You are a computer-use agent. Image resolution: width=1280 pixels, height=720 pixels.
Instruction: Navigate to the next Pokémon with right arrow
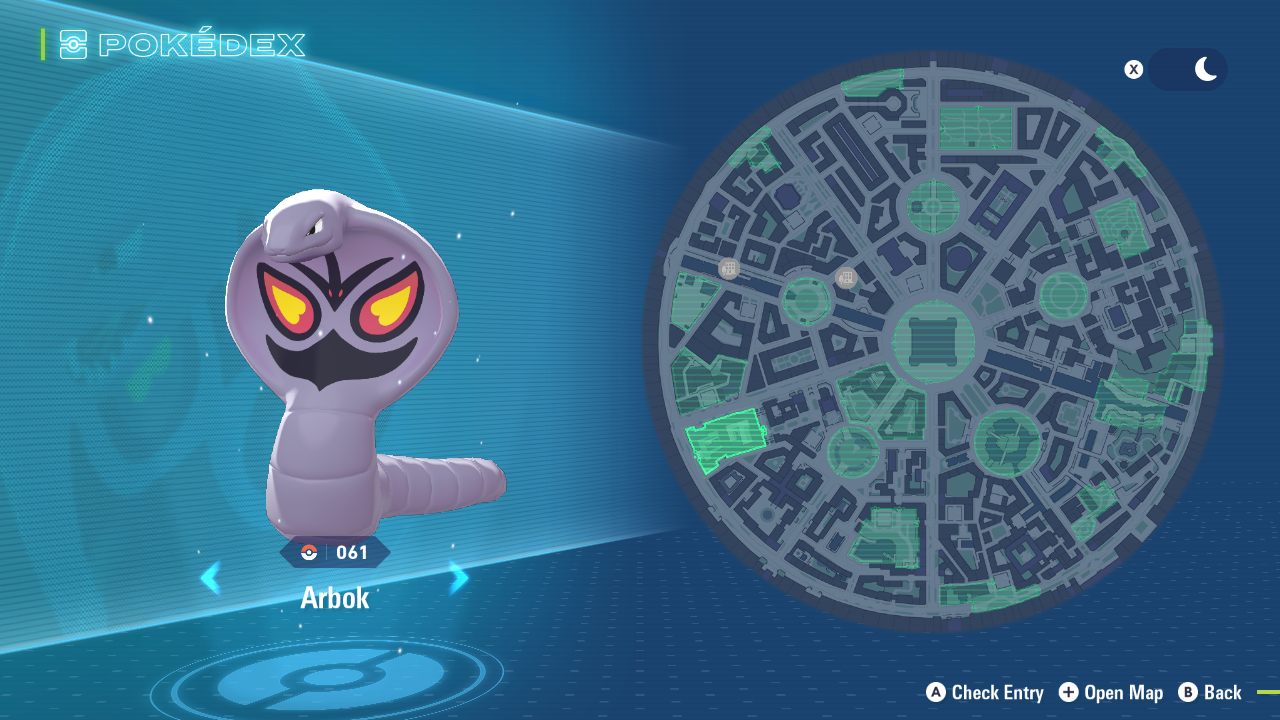(x=457, y=578)
